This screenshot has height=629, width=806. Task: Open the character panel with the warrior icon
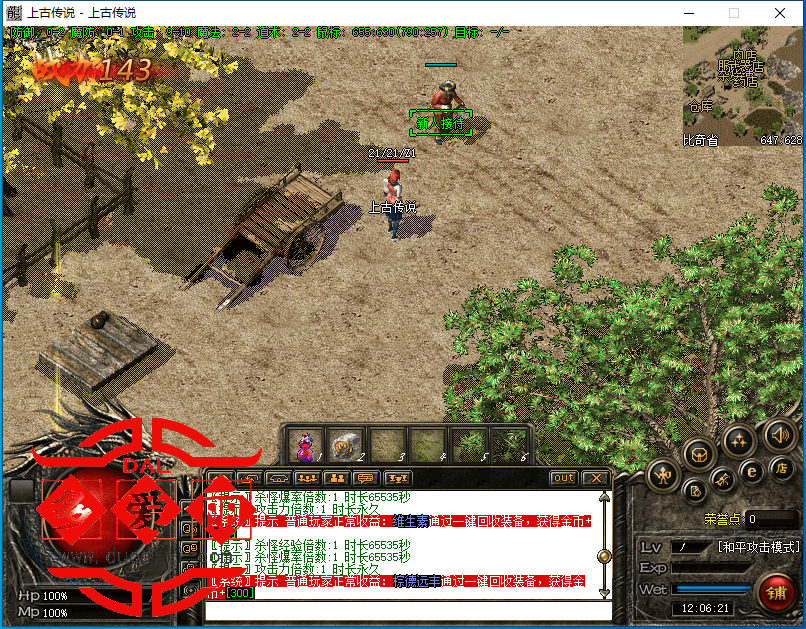click(664, 475)
